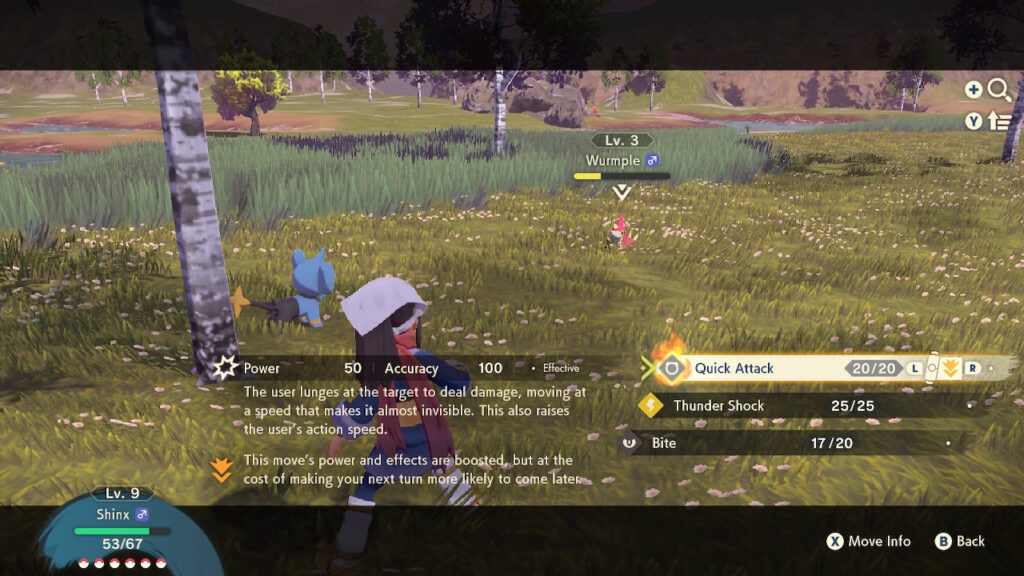Toggle the strong style arrow icon
1024x576 pixels.
tap(950, 368)
